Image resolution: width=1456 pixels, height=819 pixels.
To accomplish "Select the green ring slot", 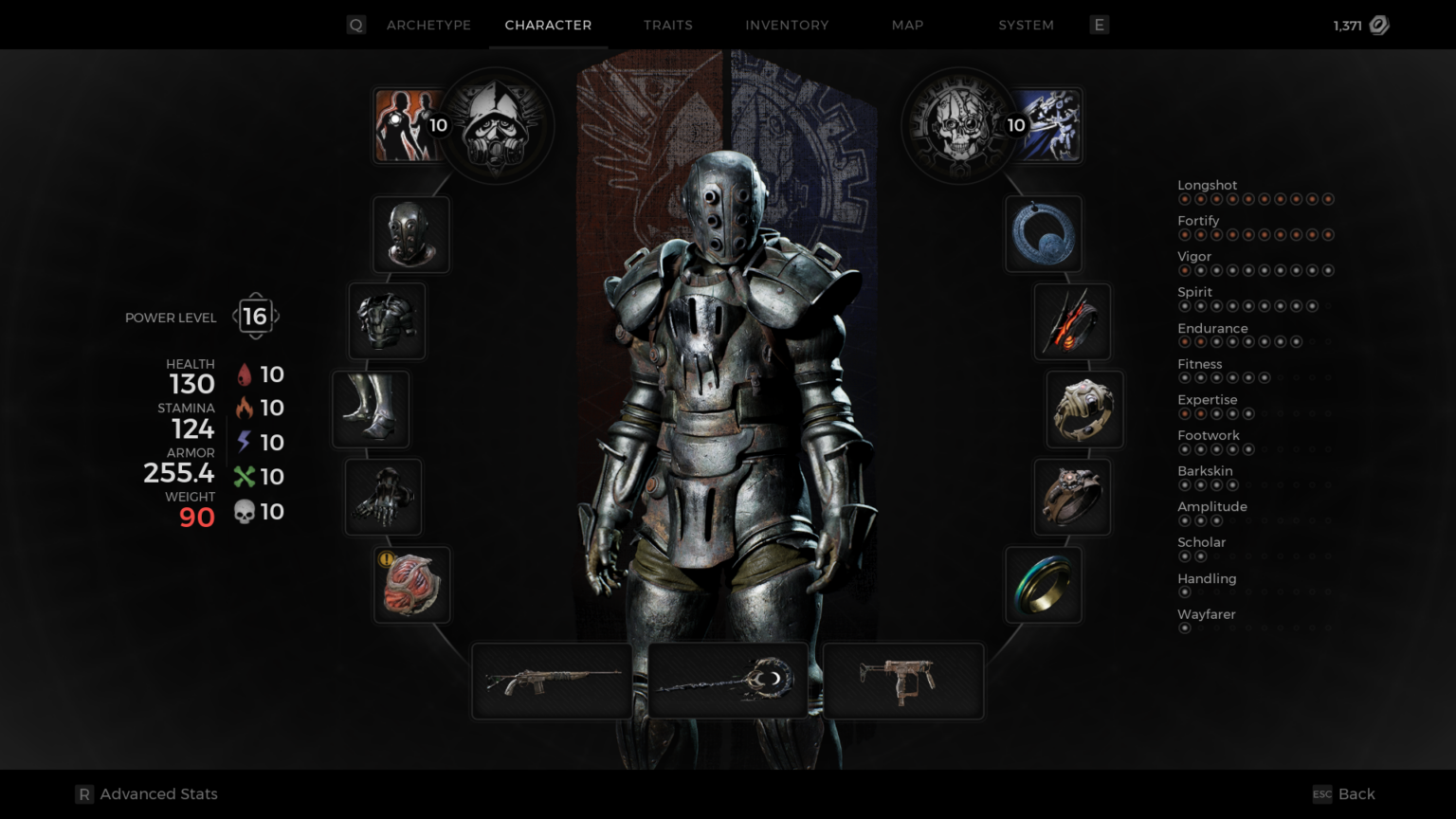I will 1044,585.
